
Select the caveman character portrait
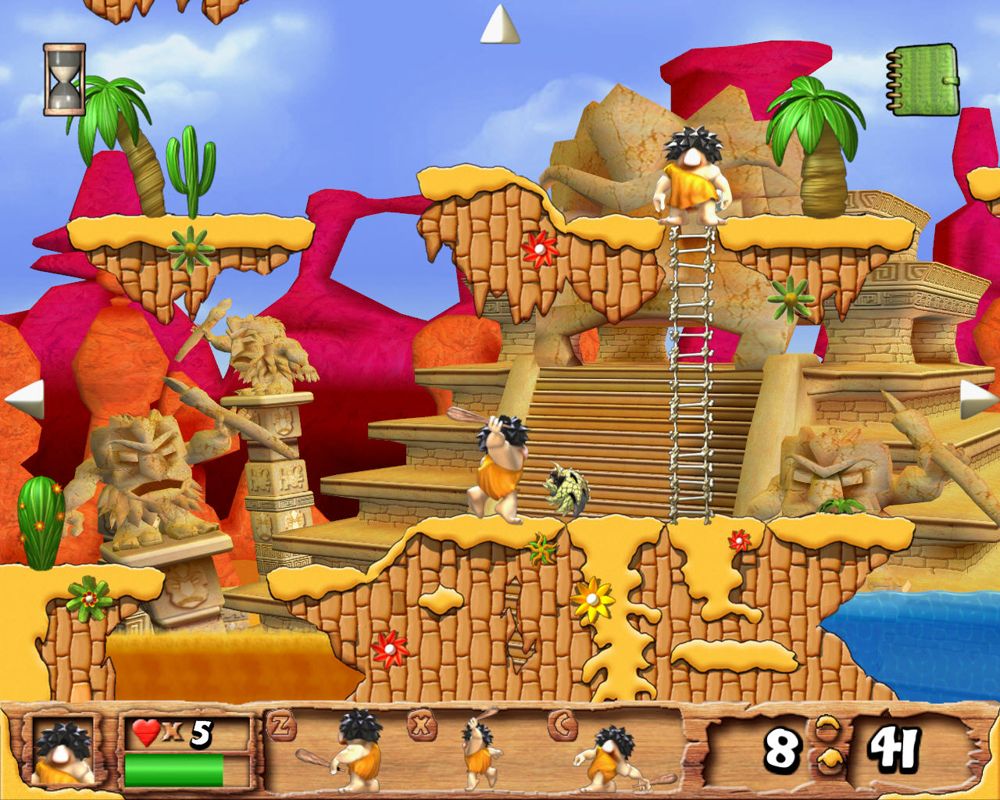click(x=62, y=750)
